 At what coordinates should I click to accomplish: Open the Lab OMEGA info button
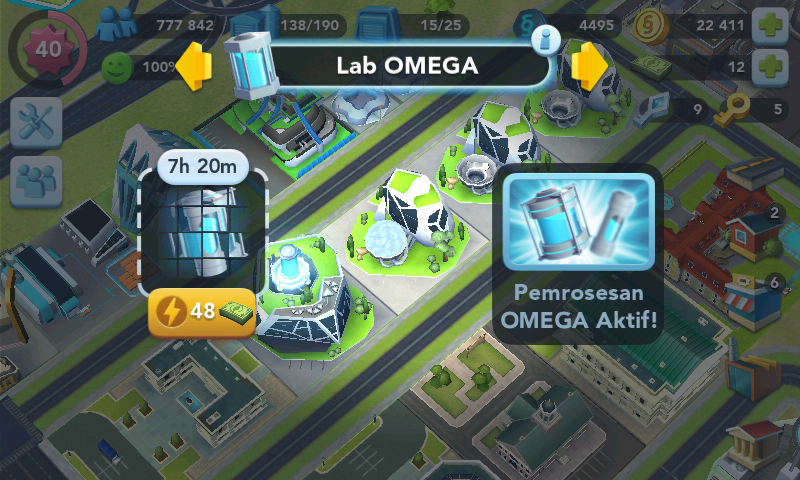[x=546, y=40]
